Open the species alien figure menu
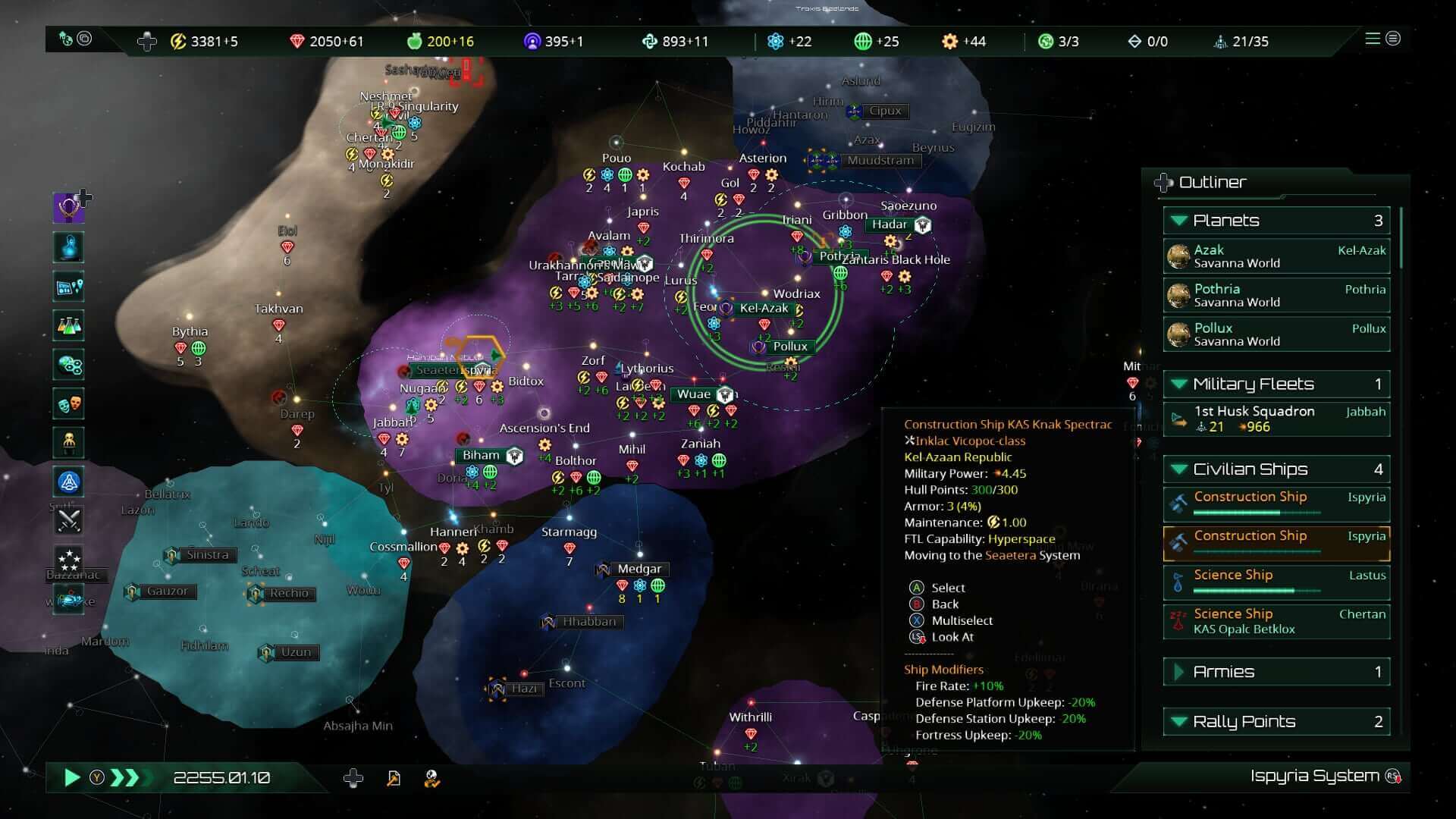 [x=69, y=442]
